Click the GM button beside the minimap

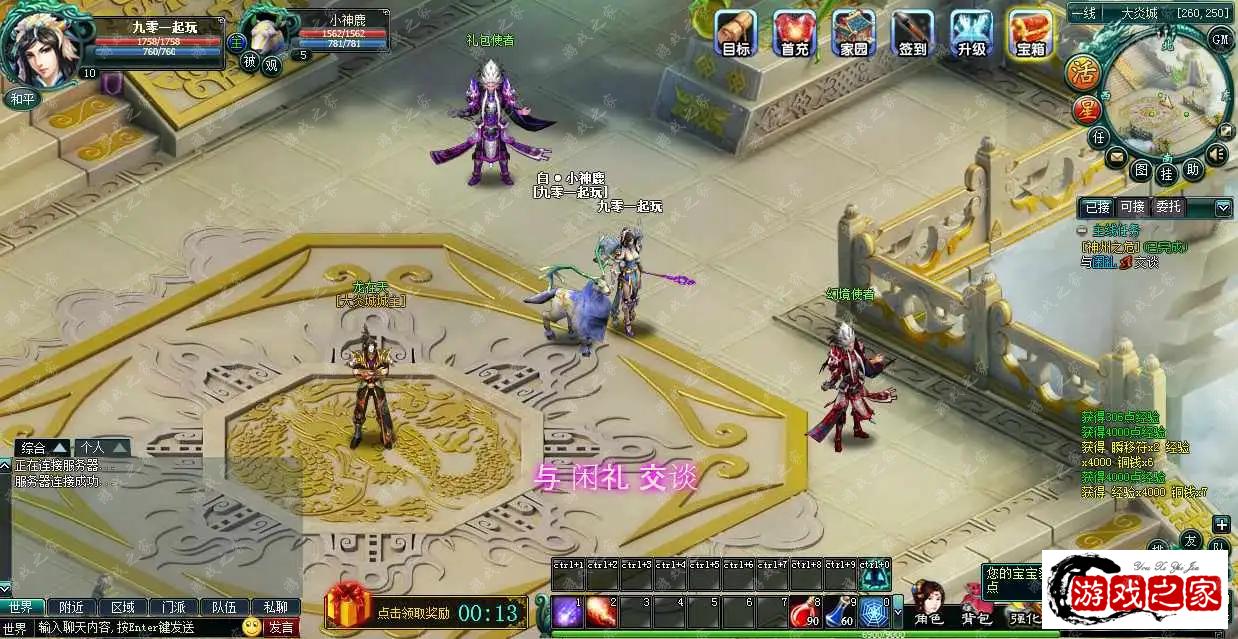pos(1220,38)
